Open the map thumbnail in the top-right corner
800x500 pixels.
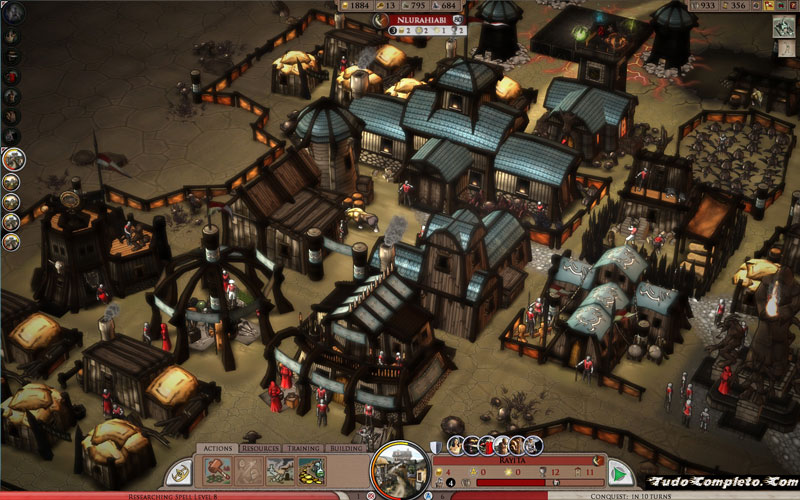tap(783, 27)
